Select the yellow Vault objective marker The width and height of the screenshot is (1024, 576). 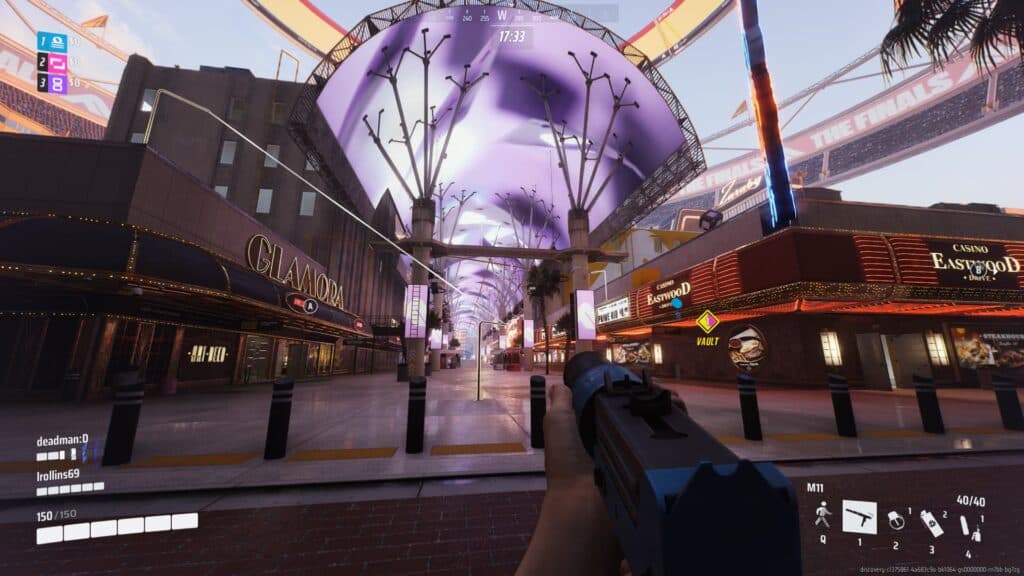point(708,322)
